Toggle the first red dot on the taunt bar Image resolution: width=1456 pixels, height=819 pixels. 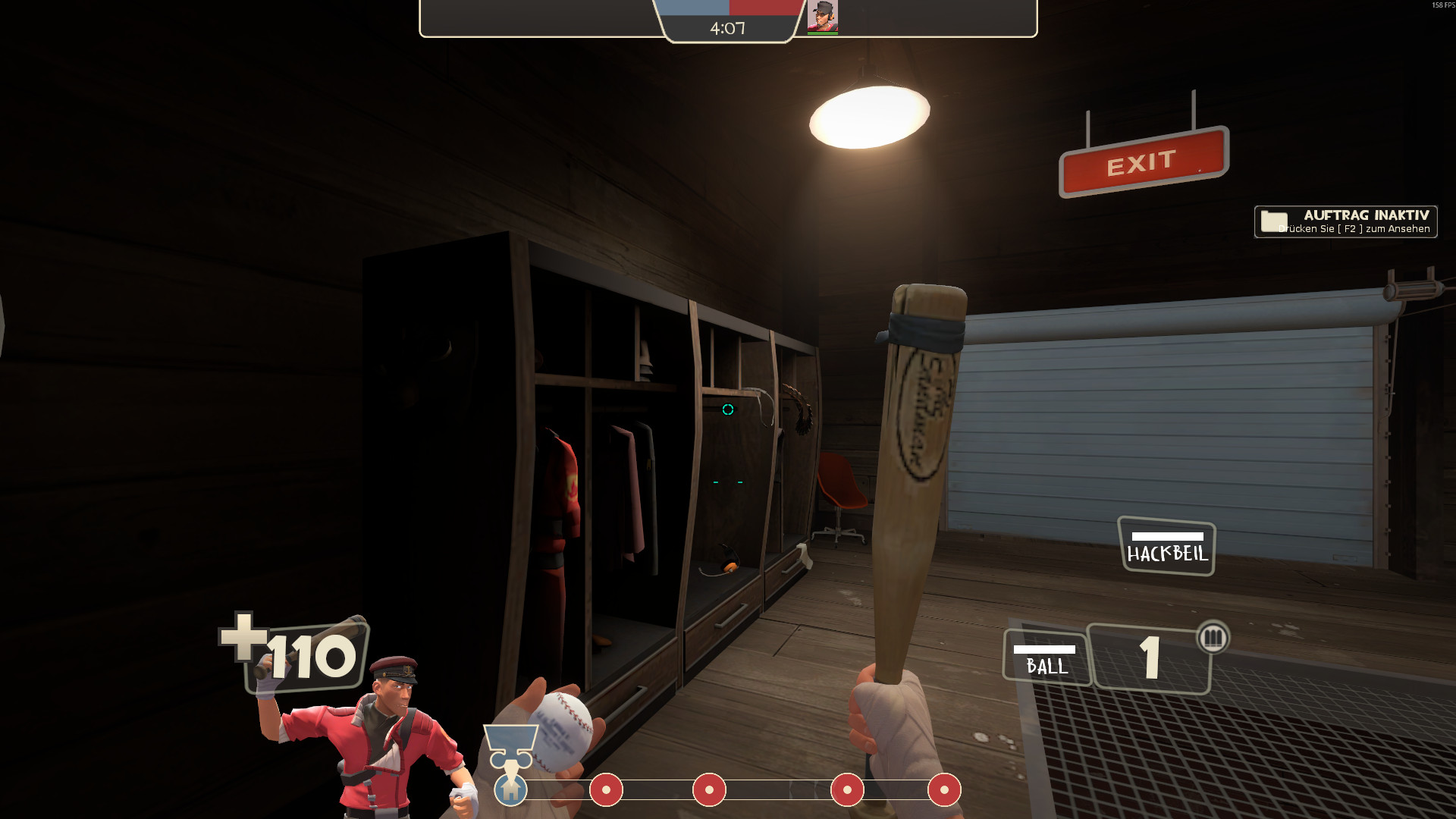coord(607,790)
